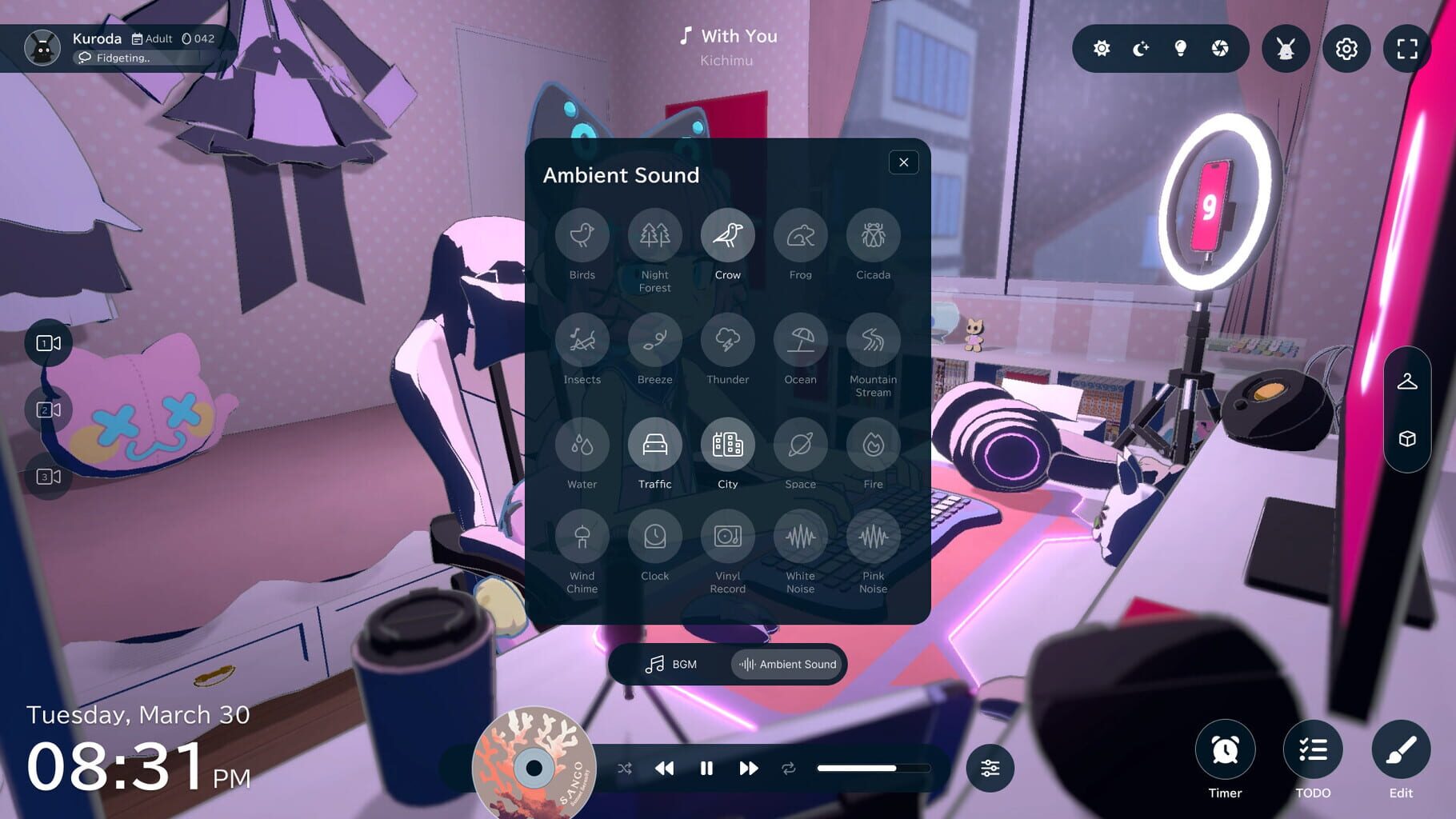This screenshot has width=1456, height=819.
Task: Select the Ambient Sound tab
Action: [786, 664]
